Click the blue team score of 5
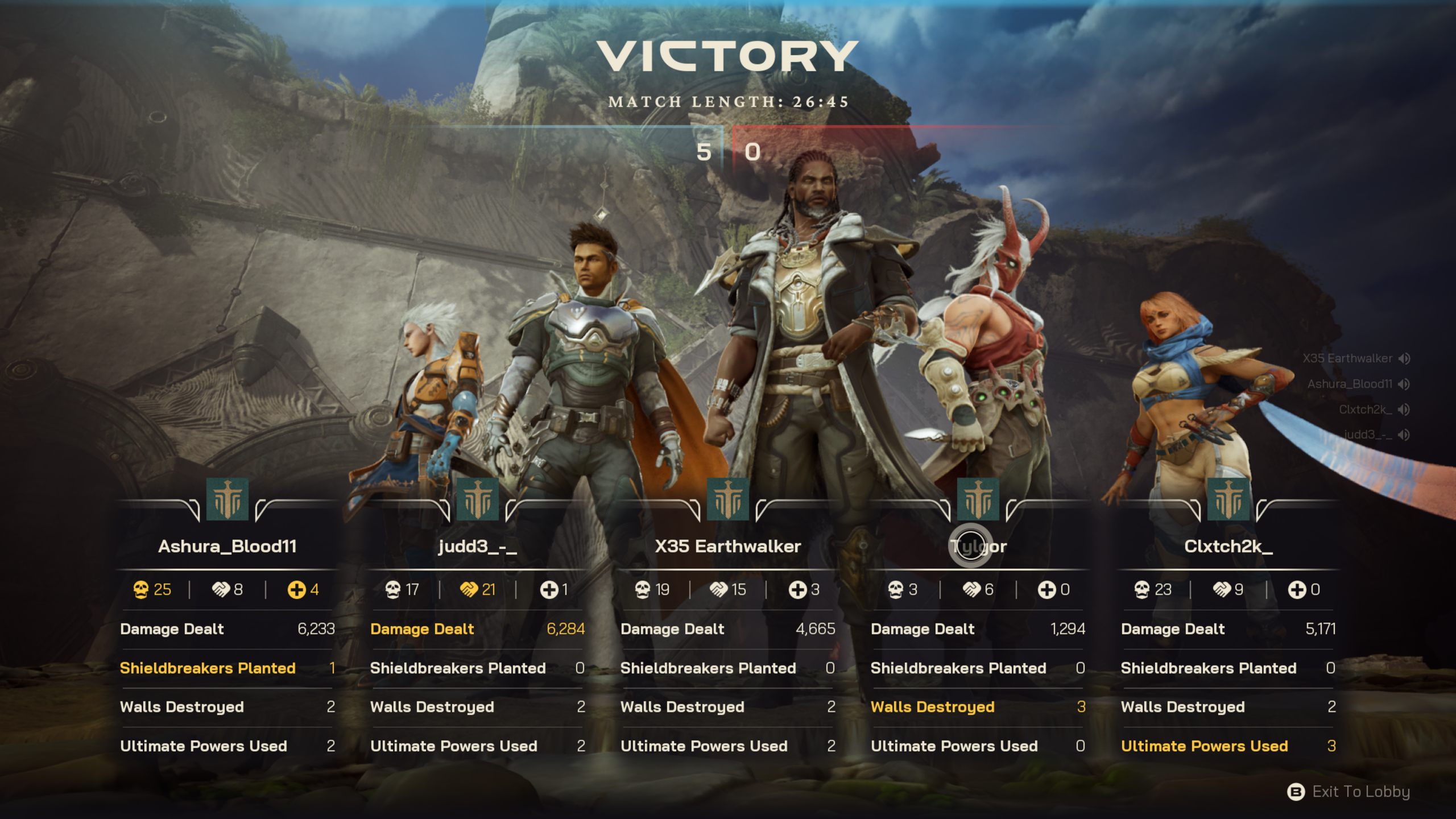The height and width of the screenshot is (819, 1456). [x=705, y=152]
